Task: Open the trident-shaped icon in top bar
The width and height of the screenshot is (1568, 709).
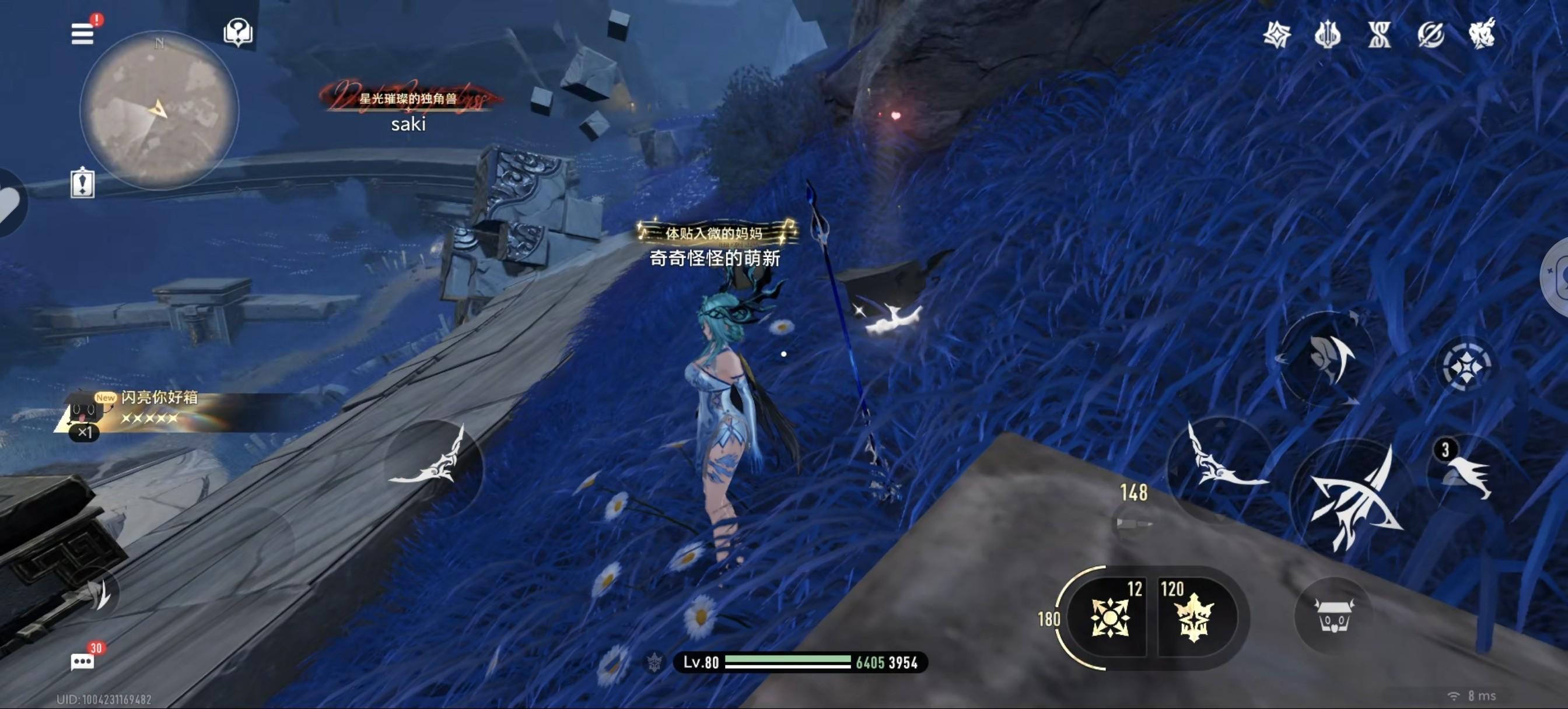Action: click(x=1328, y=34)
